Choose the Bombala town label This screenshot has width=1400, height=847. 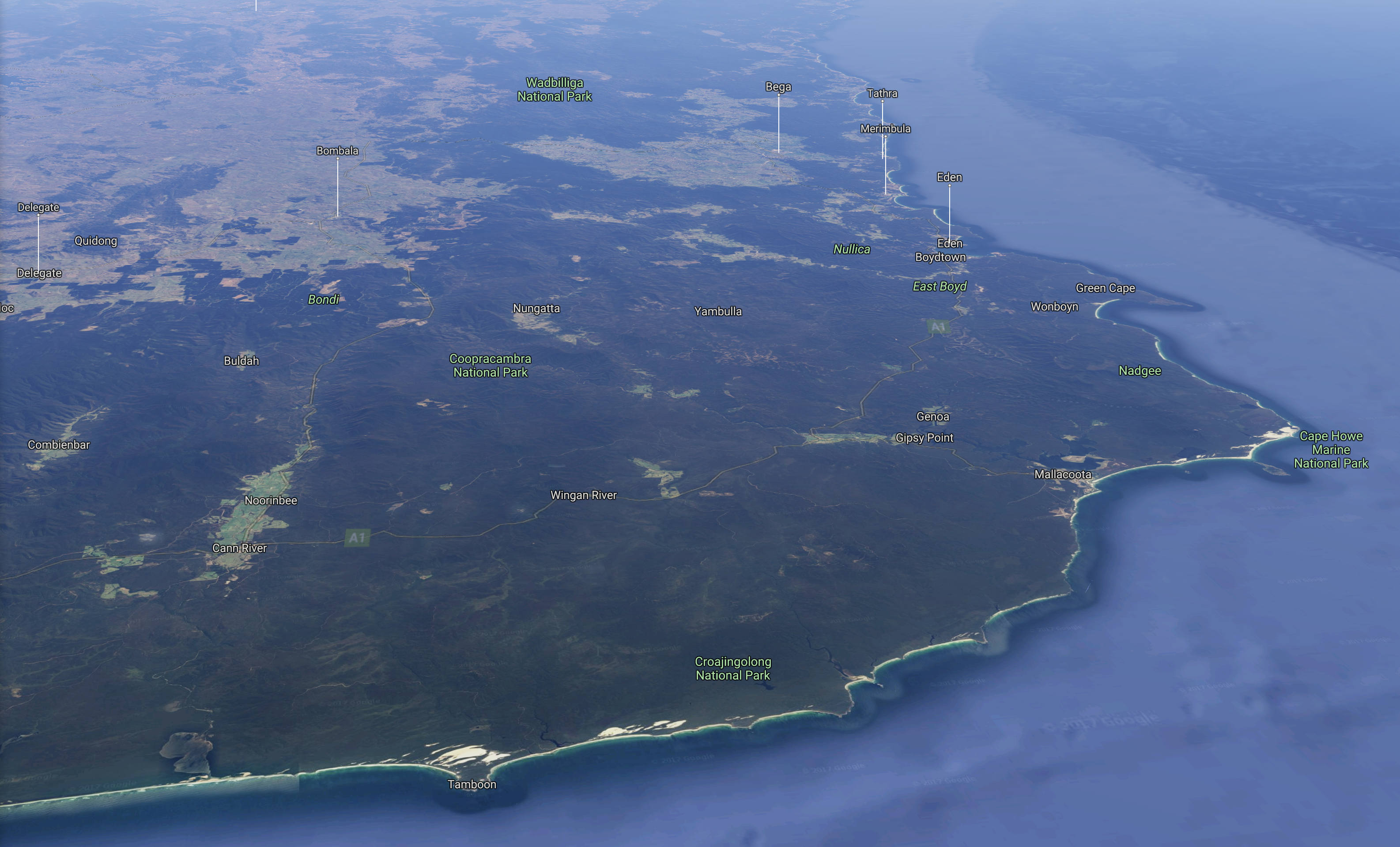(x=337, y=151)
